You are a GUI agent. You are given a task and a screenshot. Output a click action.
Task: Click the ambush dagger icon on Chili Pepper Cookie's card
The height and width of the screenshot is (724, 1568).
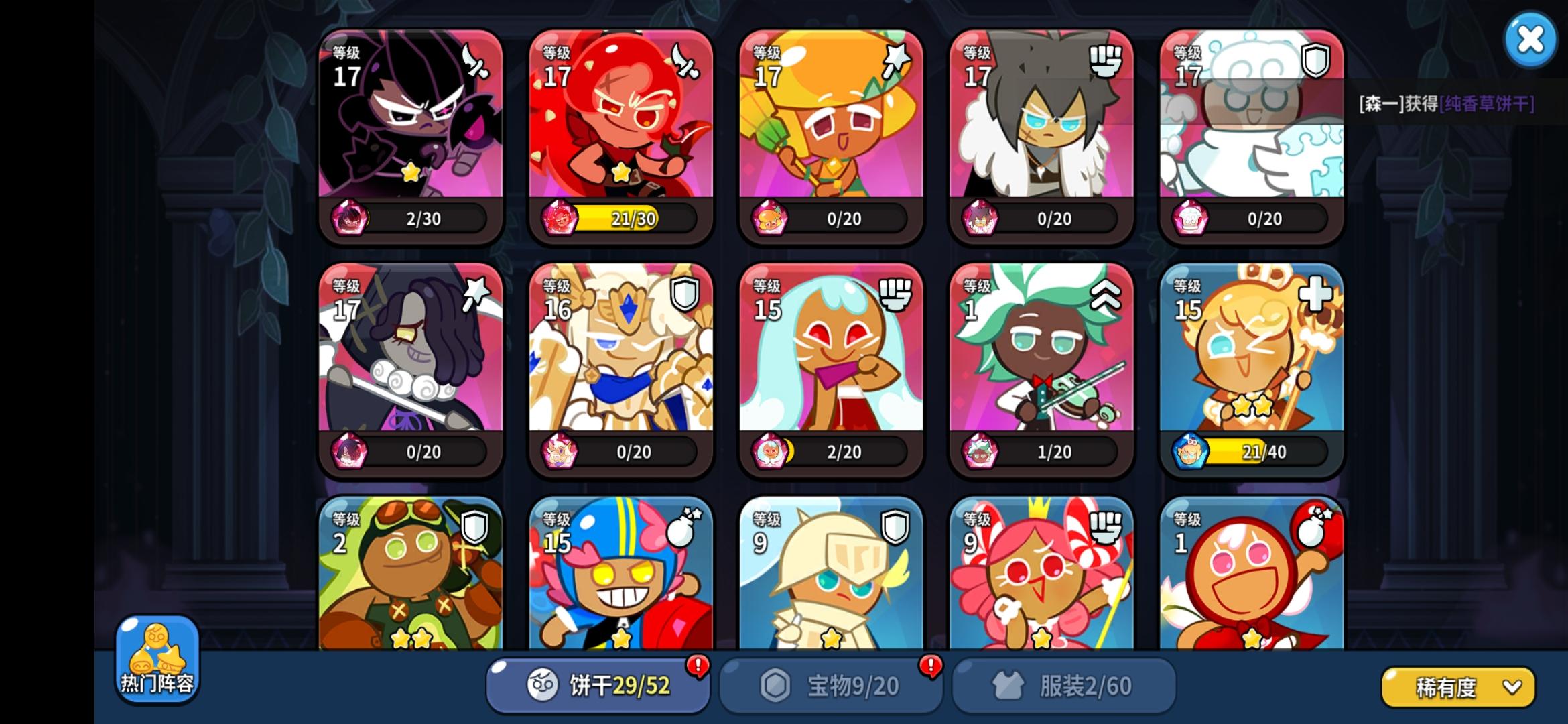coord(684,61)
